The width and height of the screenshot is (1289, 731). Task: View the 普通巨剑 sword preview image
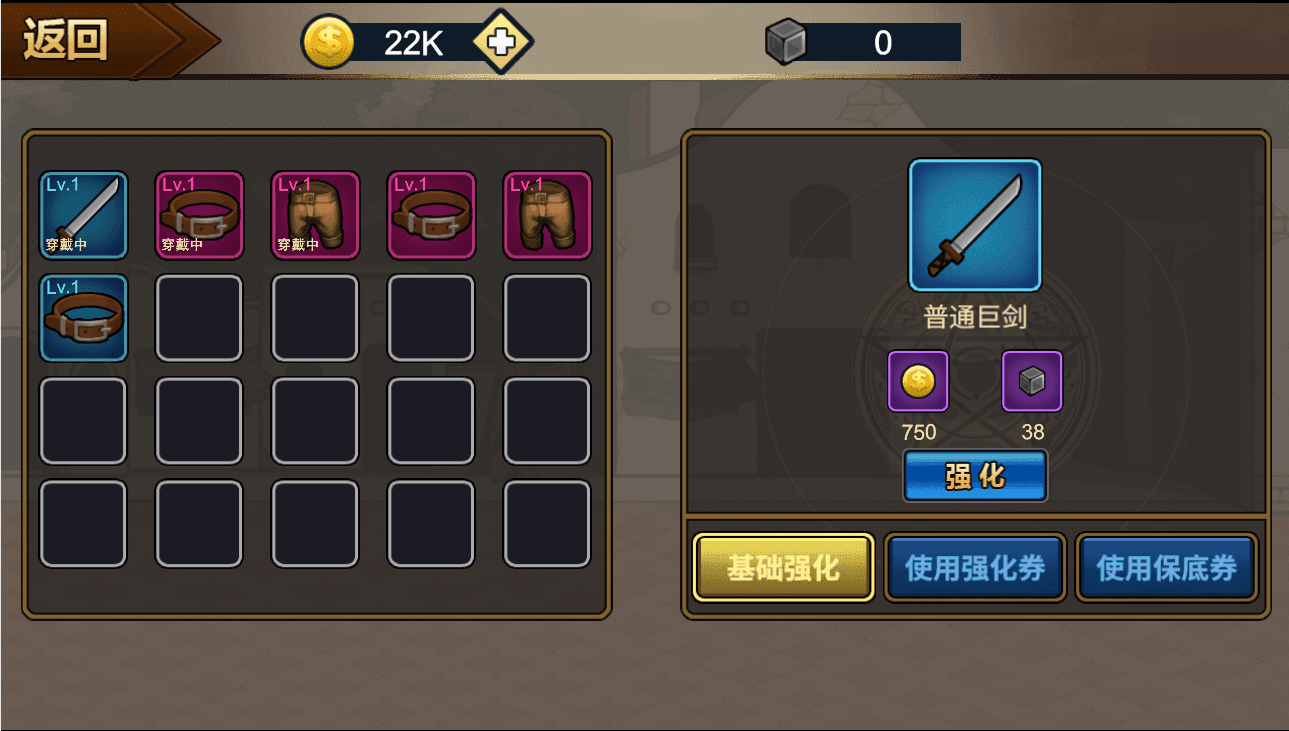click(x=975, y=225)
